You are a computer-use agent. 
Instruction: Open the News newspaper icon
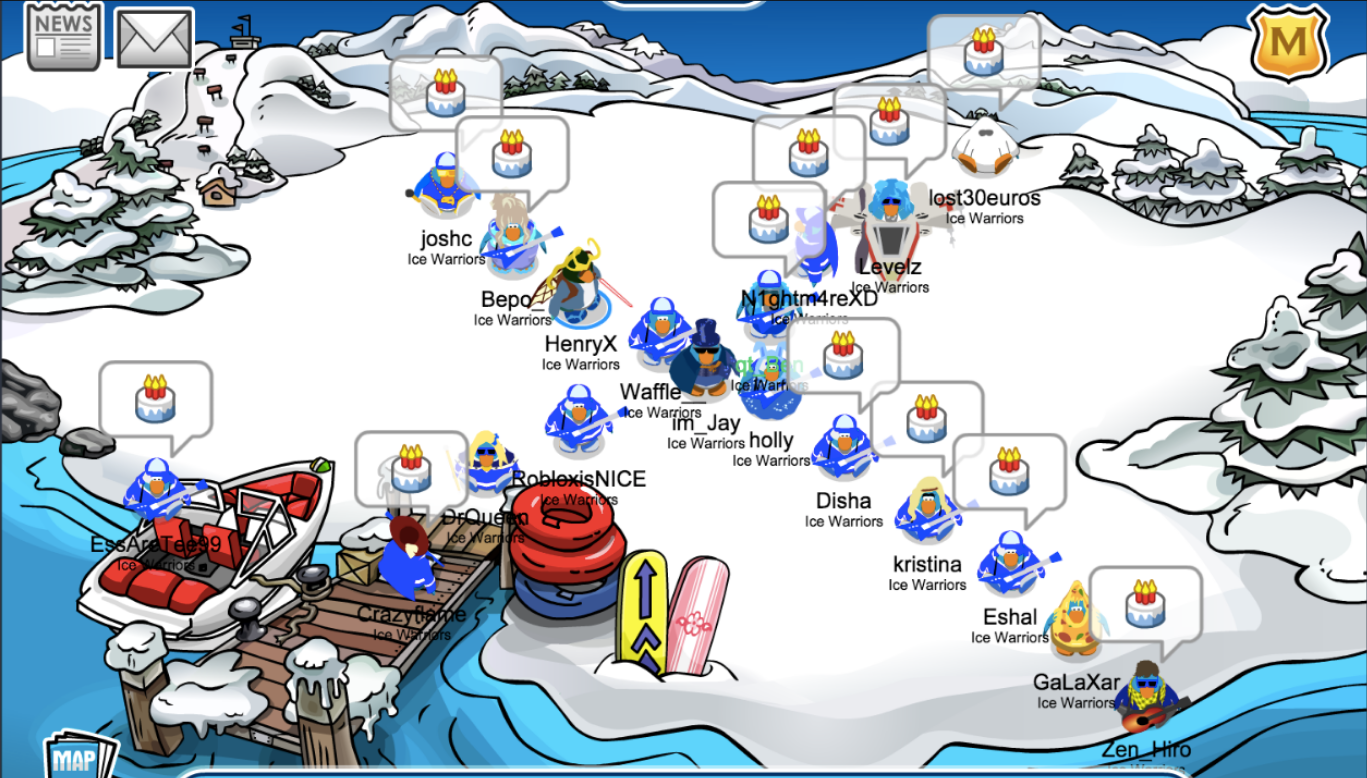point(64,36)
